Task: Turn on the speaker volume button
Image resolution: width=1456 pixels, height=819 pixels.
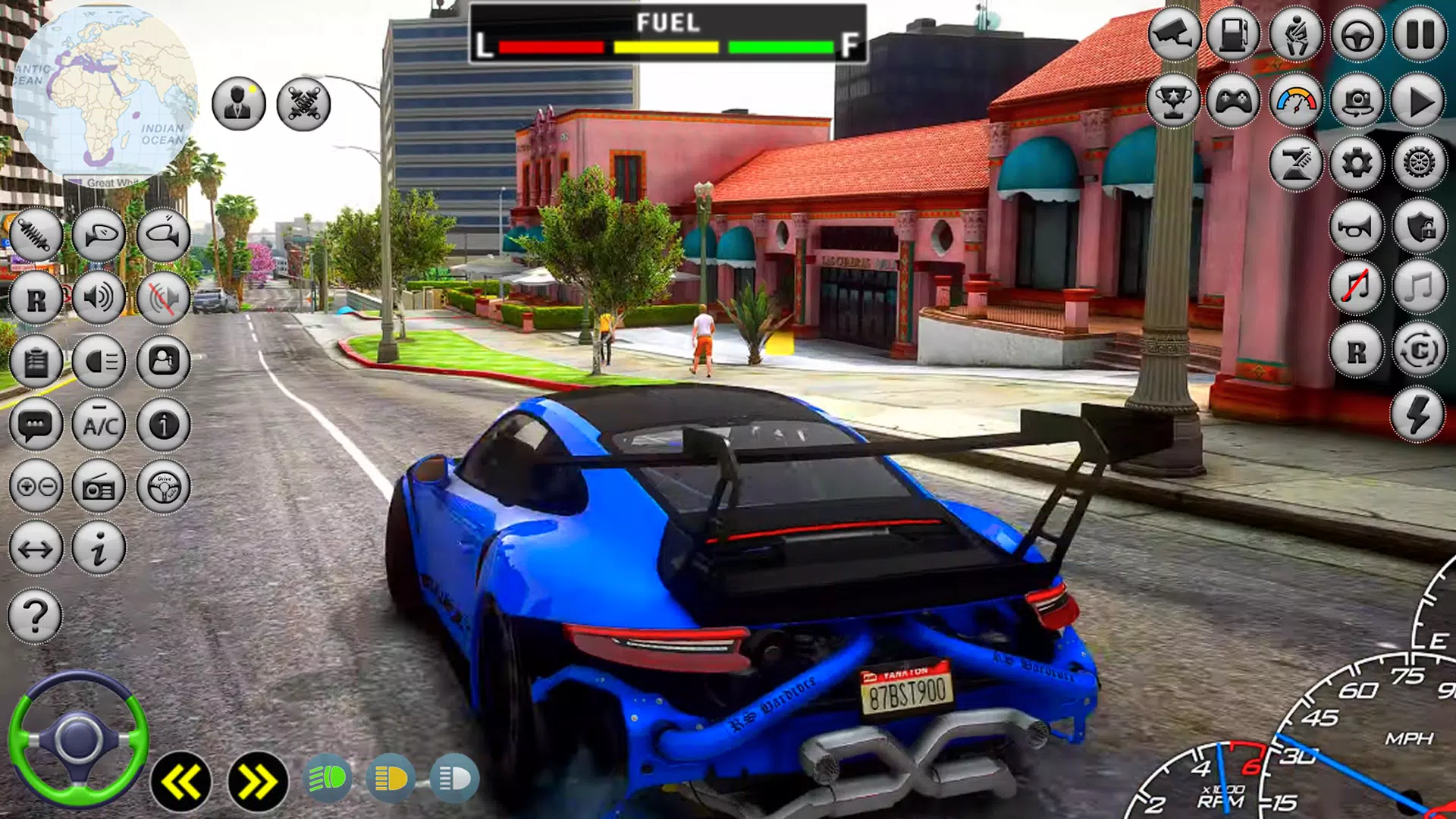Action: [99, 297]
